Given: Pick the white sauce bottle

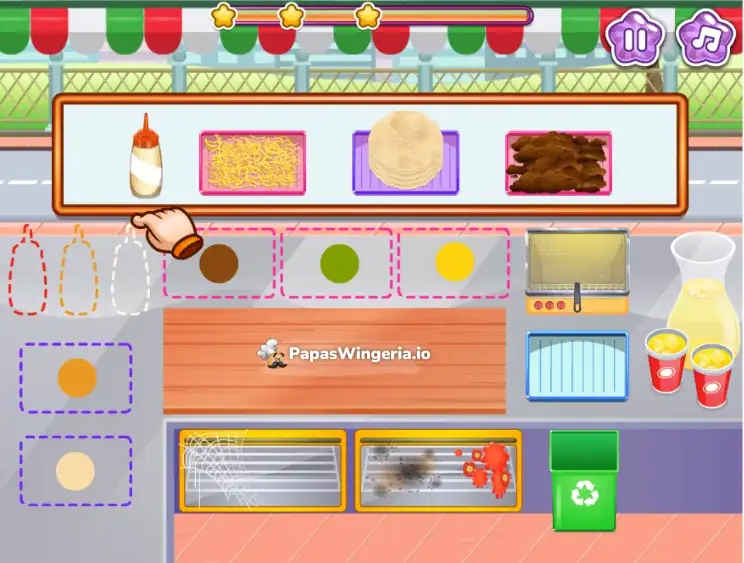Looking at the screenshot, I should [146, 159].
